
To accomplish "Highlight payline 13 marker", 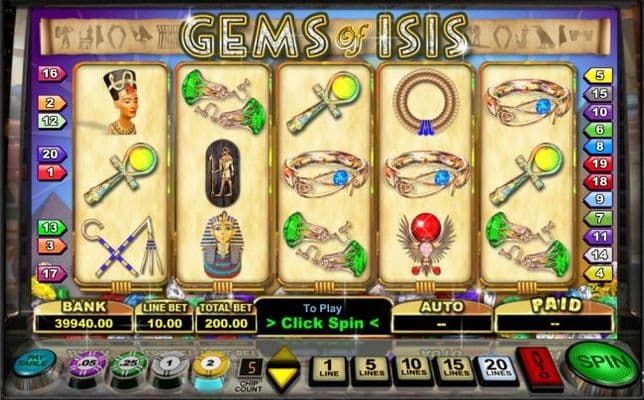I will (x=50, y=228).
